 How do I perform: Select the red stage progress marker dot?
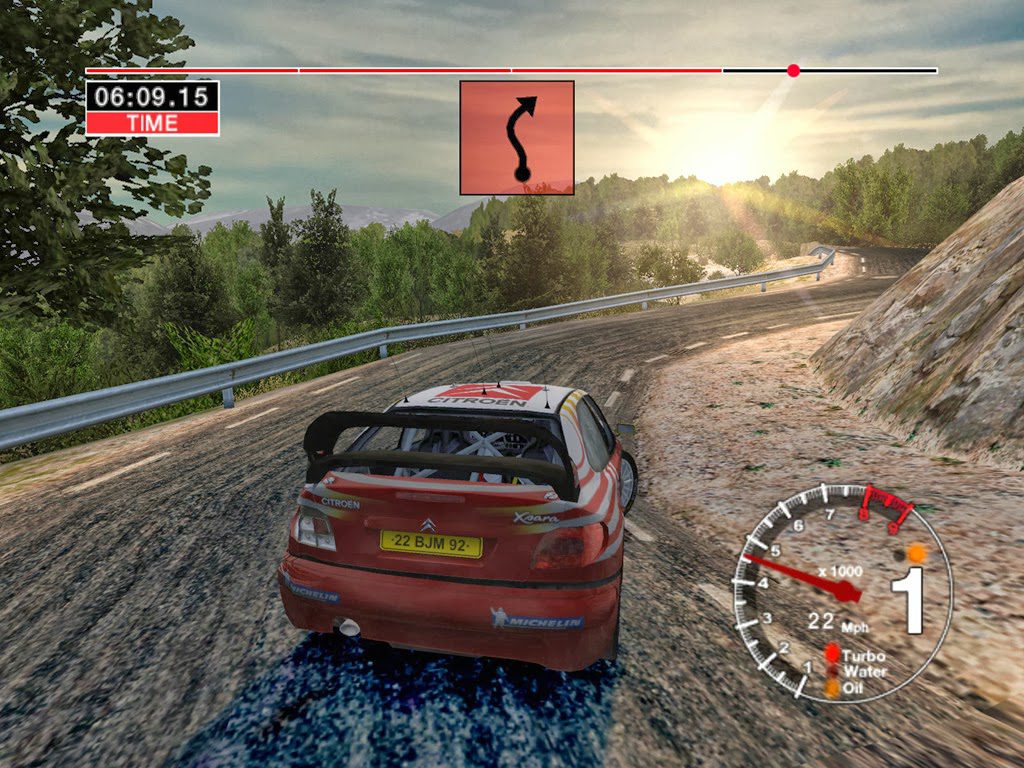tap(793, 71)
